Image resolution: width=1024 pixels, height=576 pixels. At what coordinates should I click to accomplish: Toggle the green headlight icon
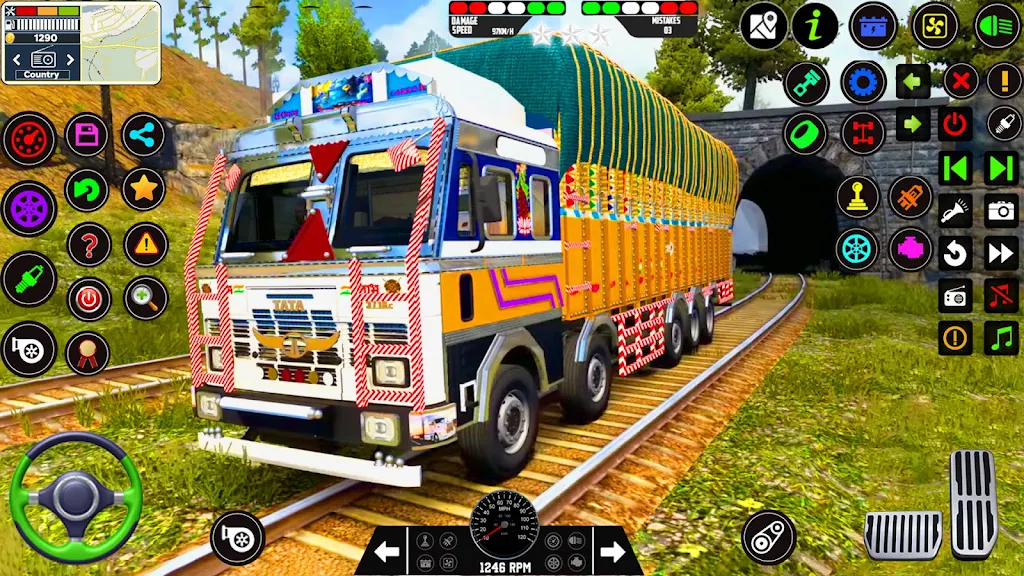pyautogui.click(x=997, y=26)
